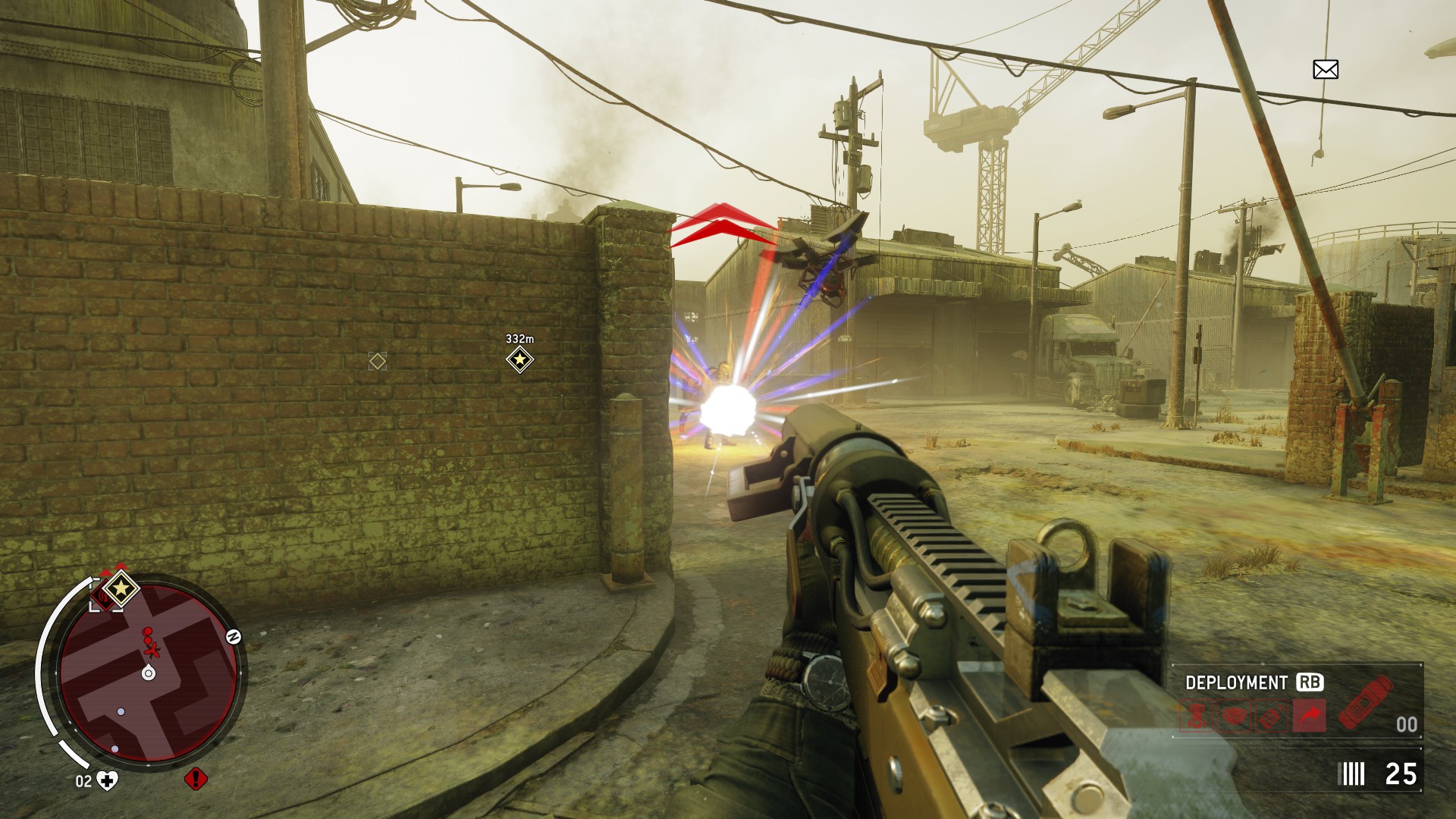This screenshot has height=819, width=1456.
Task: Use the heart-shaped medkit icon
Action: coord(108,780)
